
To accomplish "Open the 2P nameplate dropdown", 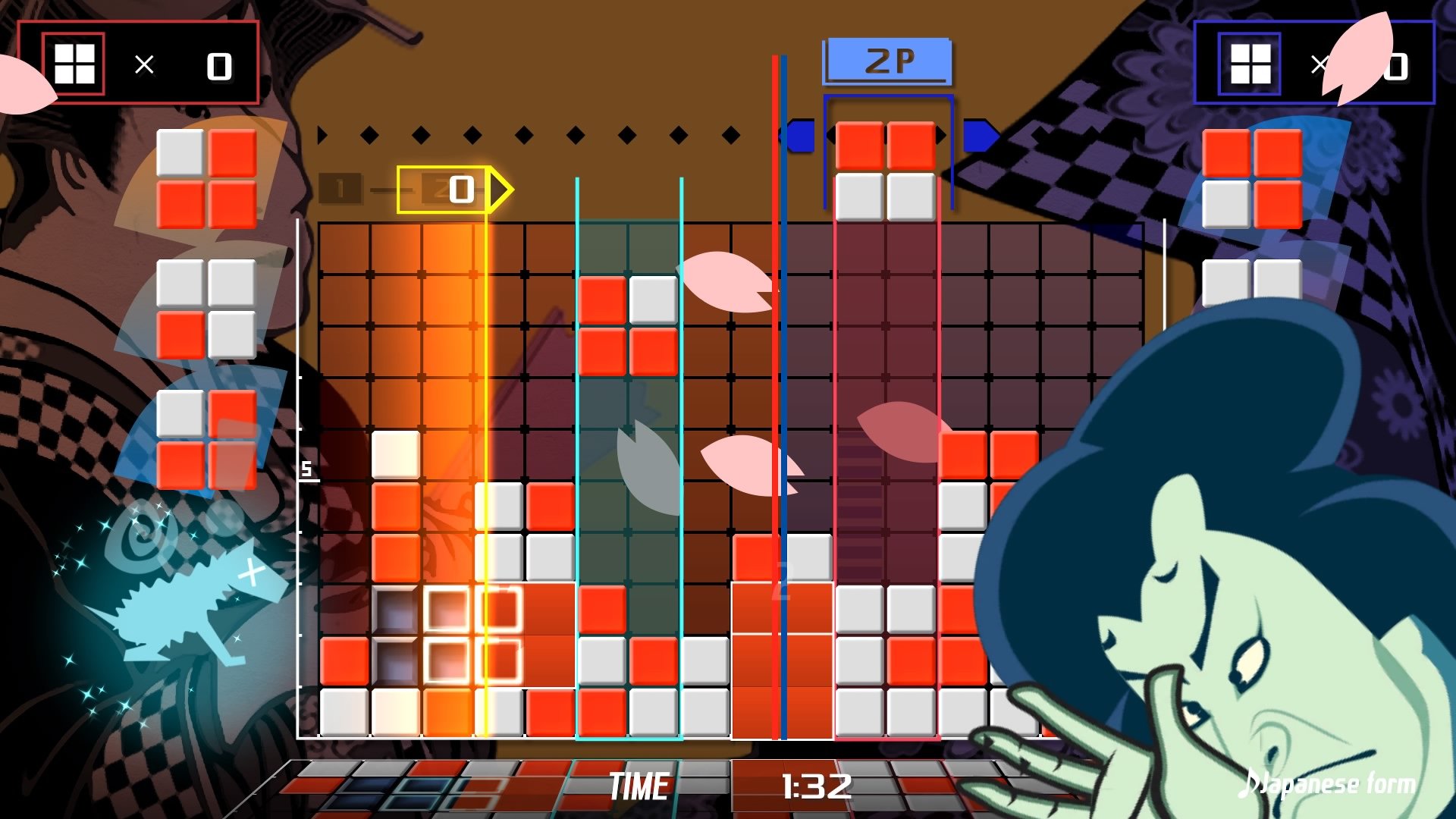I will point(889,59).
